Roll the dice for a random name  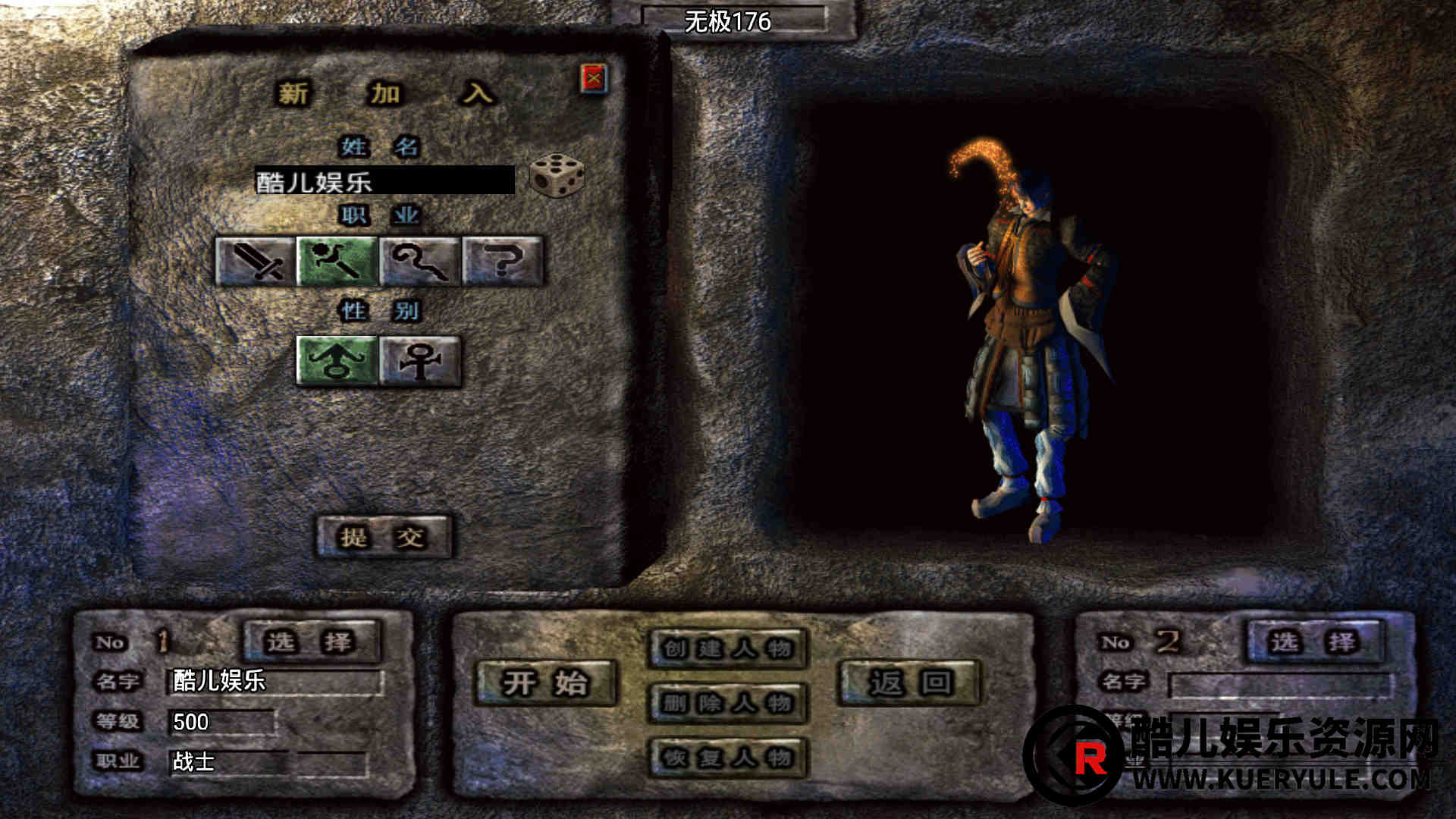click(x=557, y=174)
